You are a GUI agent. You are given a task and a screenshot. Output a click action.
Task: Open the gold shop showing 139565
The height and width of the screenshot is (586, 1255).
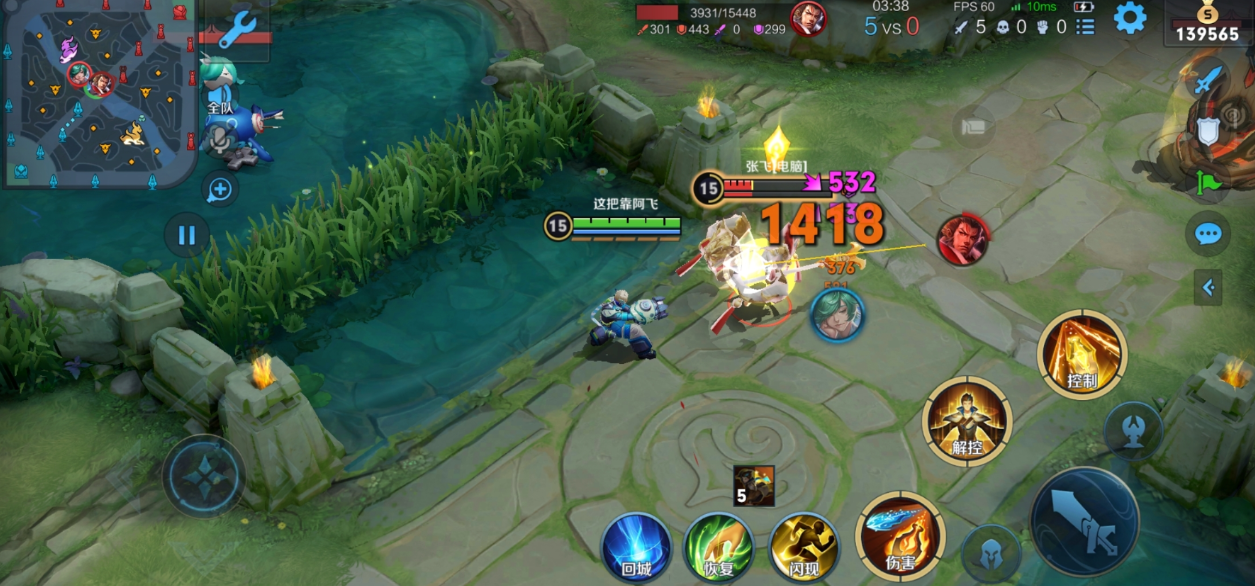[1208, 24]
